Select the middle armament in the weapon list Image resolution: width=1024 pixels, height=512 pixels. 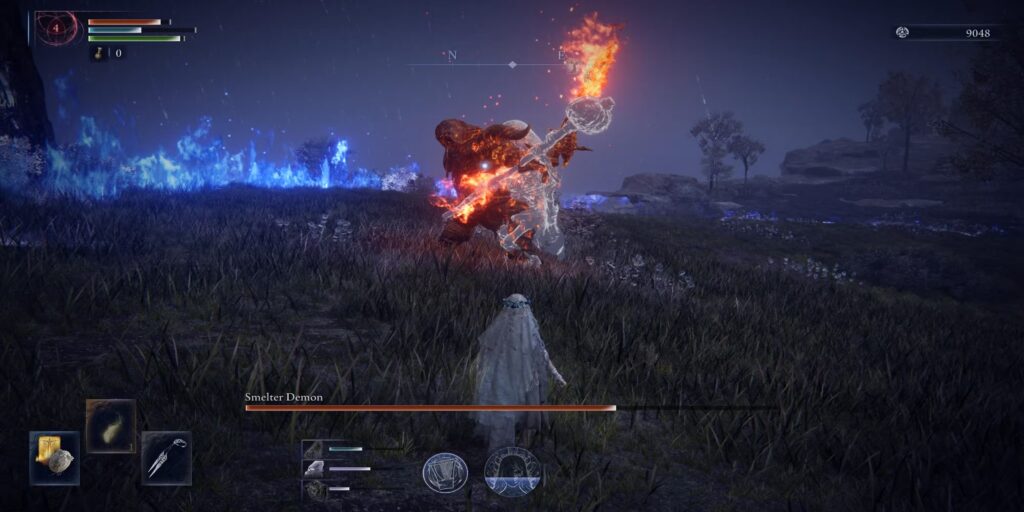(315, 468)
